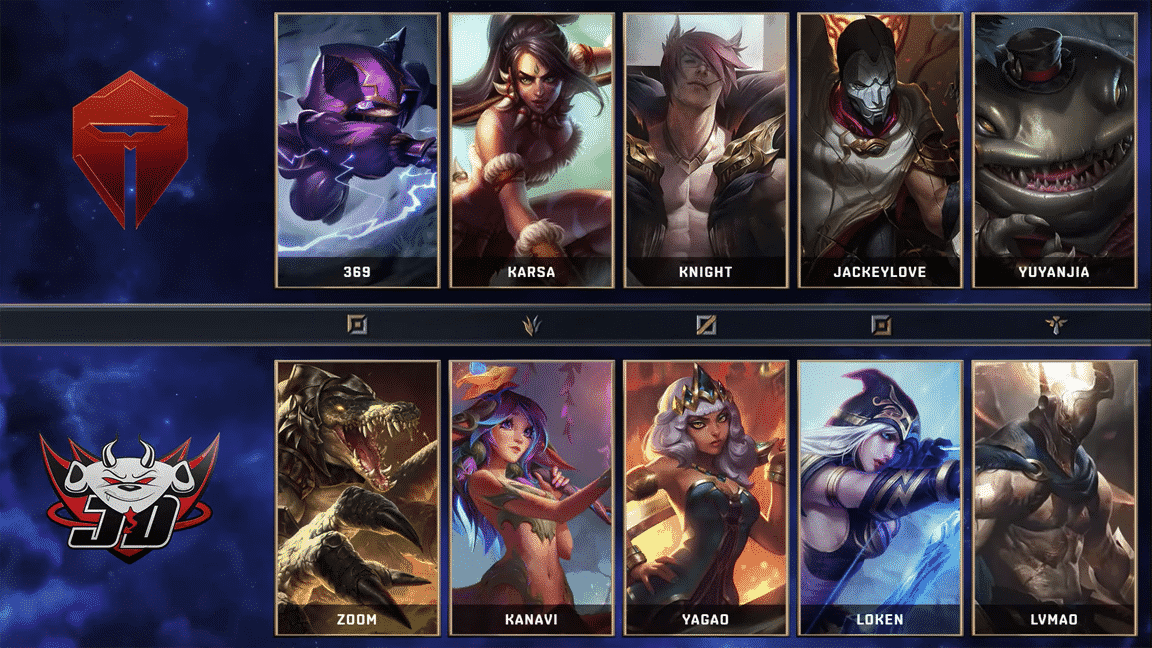Choose Karsa's Nidalee card
Screen dimensions: 1152x648
[x=531, y=150]
